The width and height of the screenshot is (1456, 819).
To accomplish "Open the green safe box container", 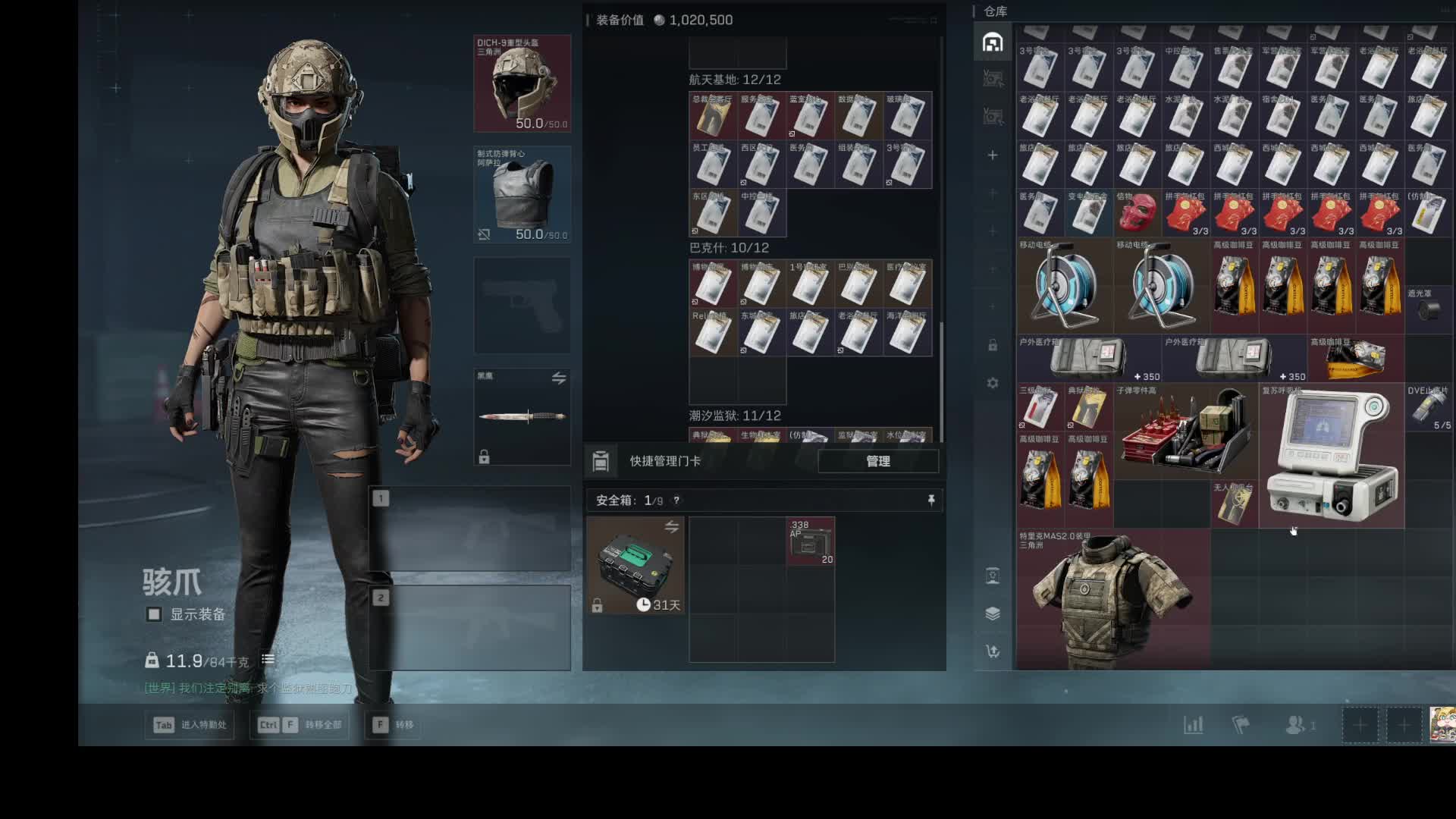I will (635, 565).
